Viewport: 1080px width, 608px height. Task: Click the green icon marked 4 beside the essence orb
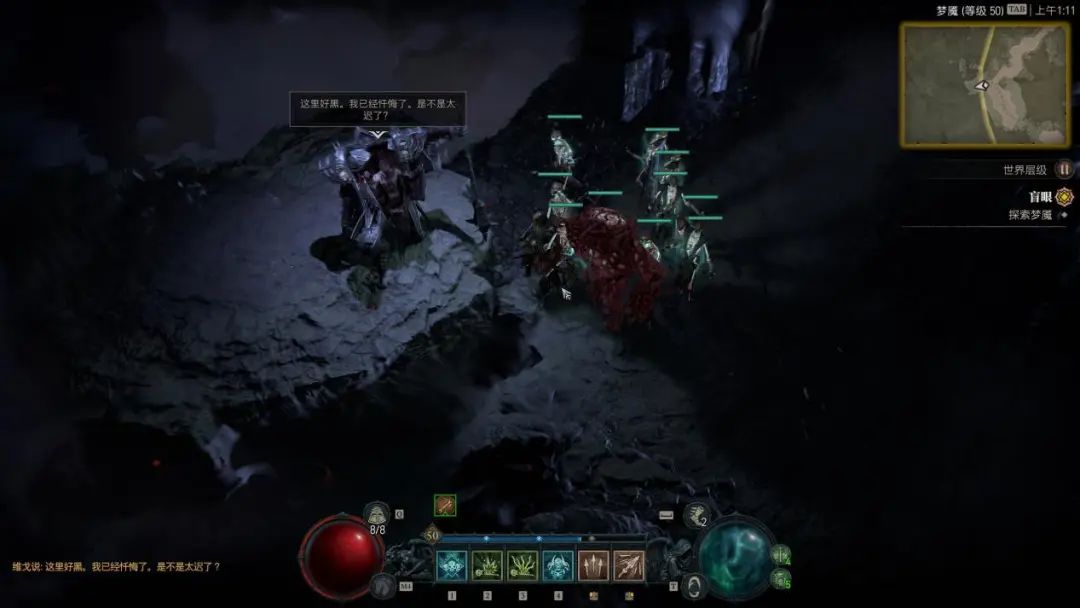click(782, 553)
